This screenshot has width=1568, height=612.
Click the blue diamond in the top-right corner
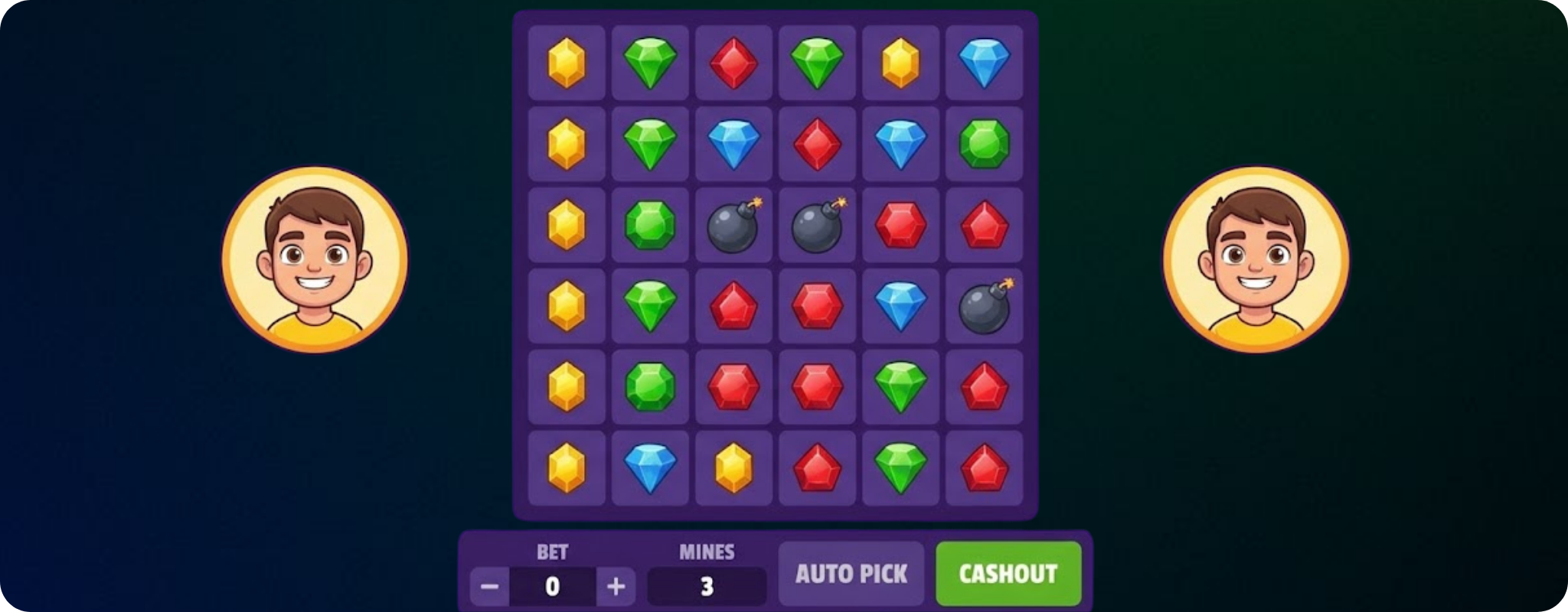pos(985,63)
